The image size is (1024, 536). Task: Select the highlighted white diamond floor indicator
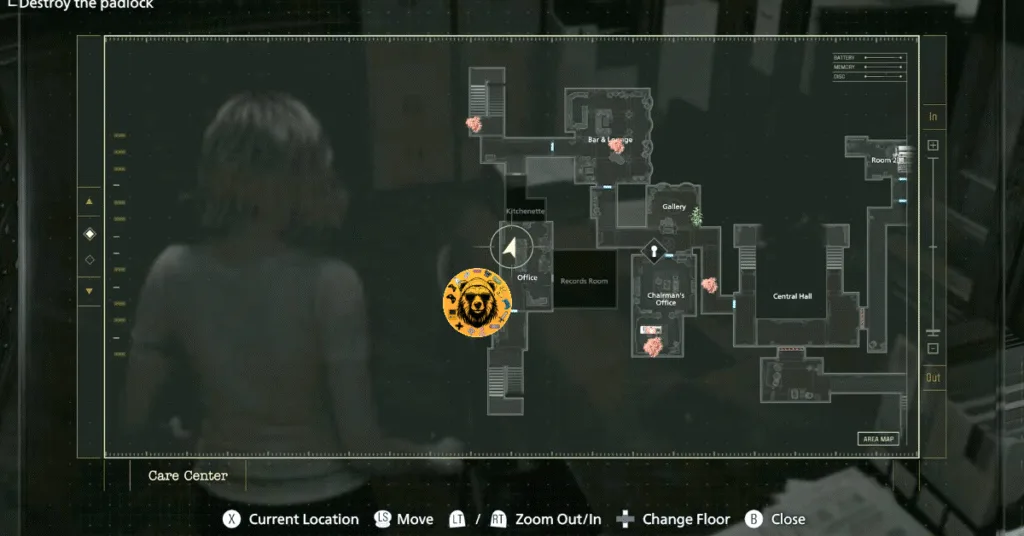click(x=89, y=233)
